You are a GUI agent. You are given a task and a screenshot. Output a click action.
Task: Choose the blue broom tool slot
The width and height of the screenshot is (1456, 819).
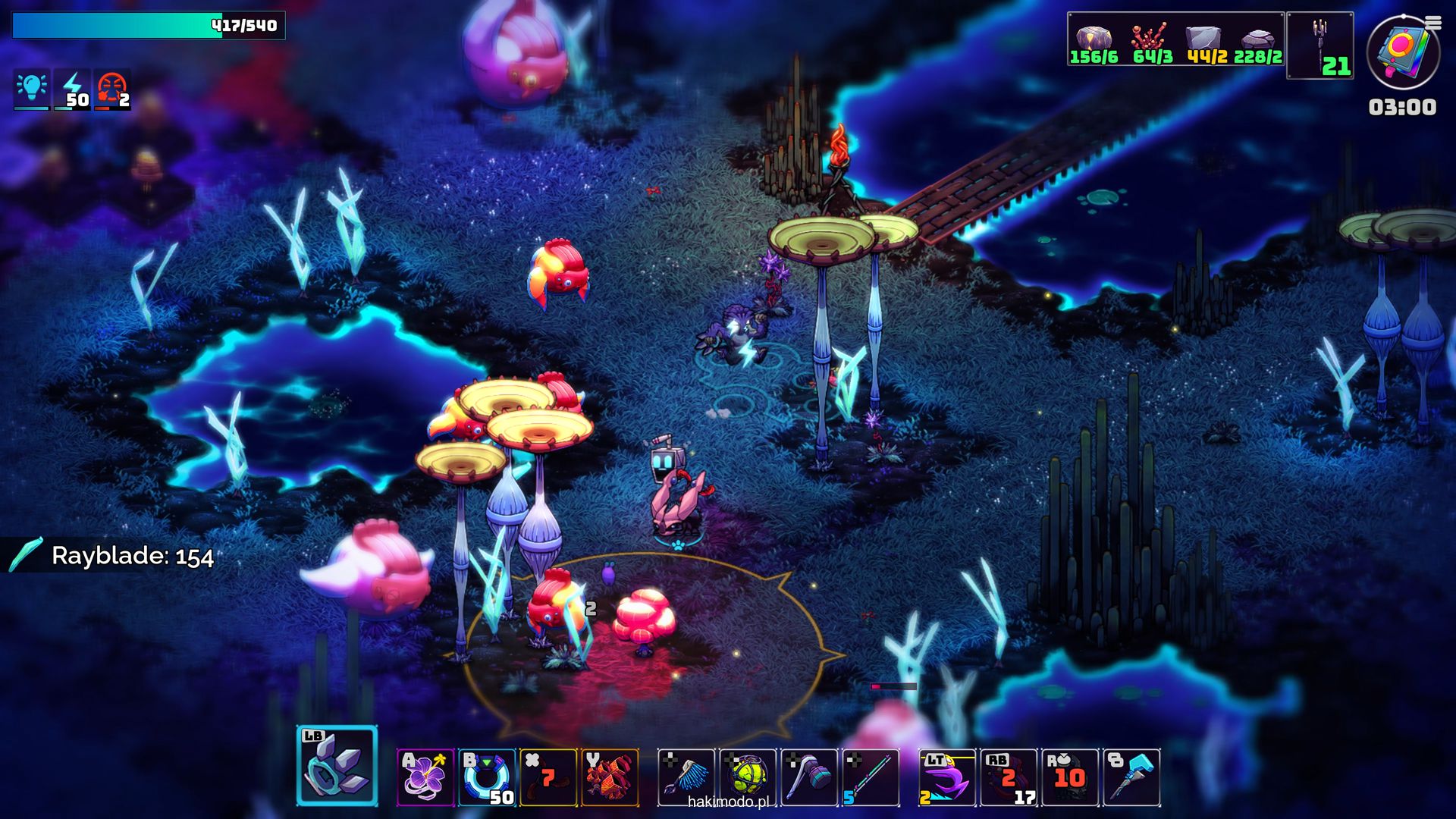[x=686, y=777]
